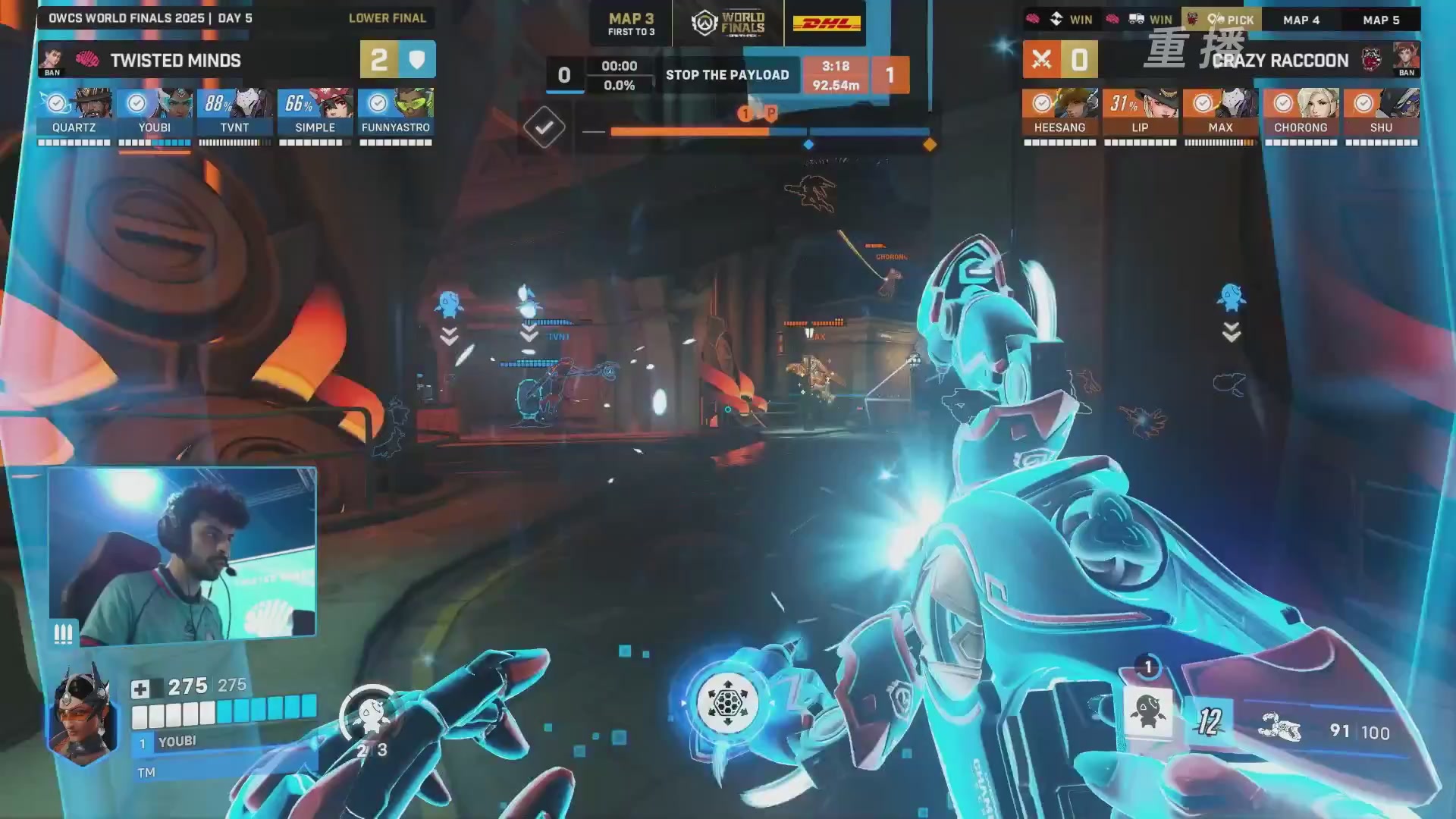Screen dimensions: 1456x819
Task: Click the teleporter ability icon
Action: click(x=1147, y=712)
